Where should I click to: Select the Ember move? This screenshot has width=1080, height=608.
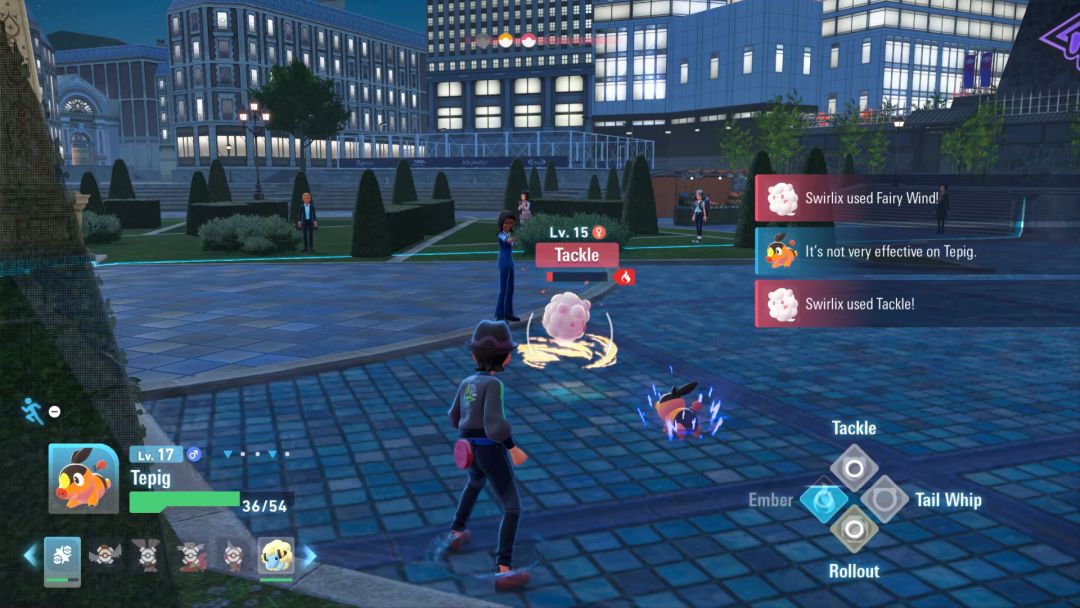coord(823,499)
